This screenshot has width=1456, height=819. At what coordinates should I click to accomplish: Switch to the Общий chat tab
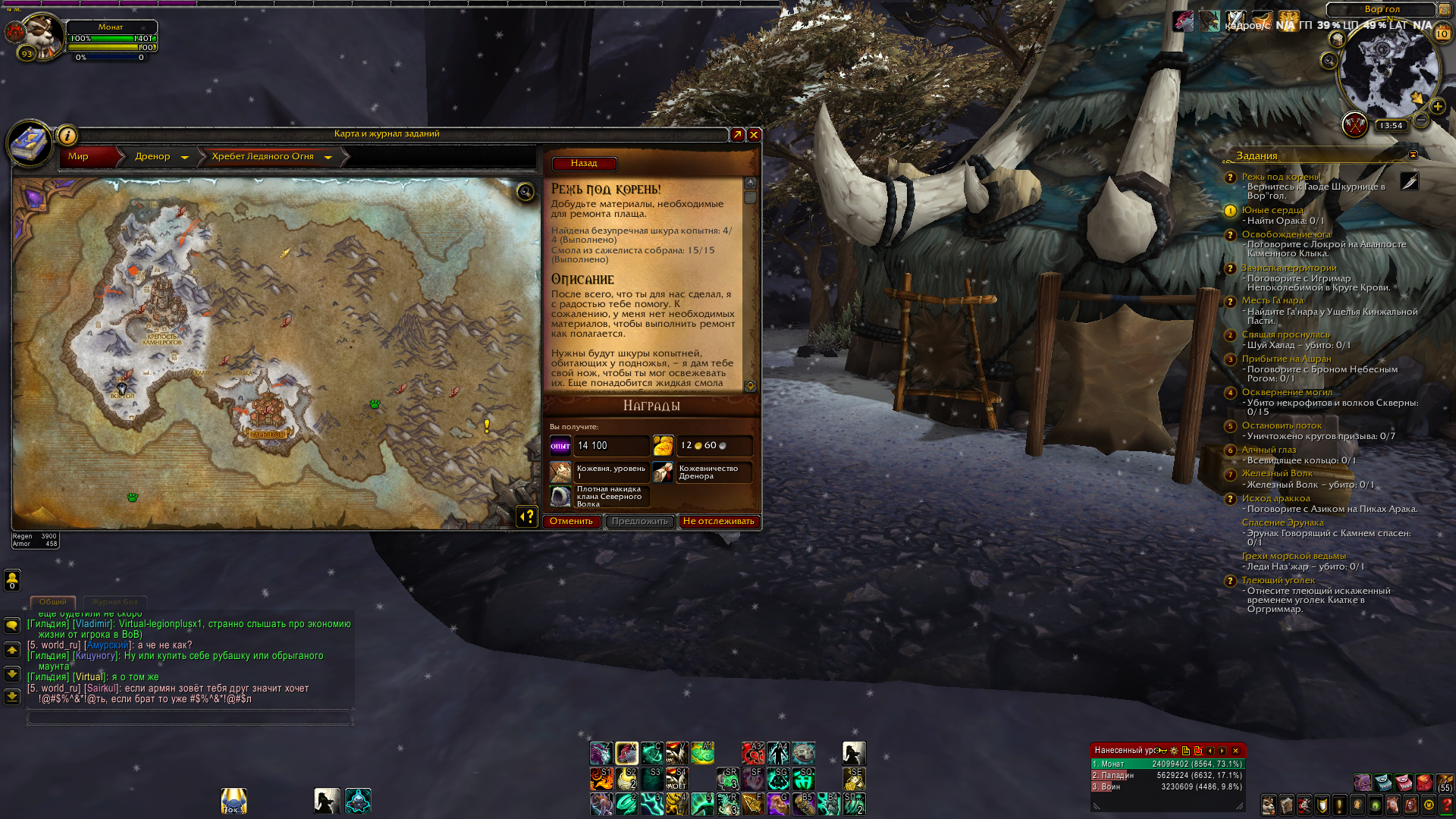tap(53, 602)
